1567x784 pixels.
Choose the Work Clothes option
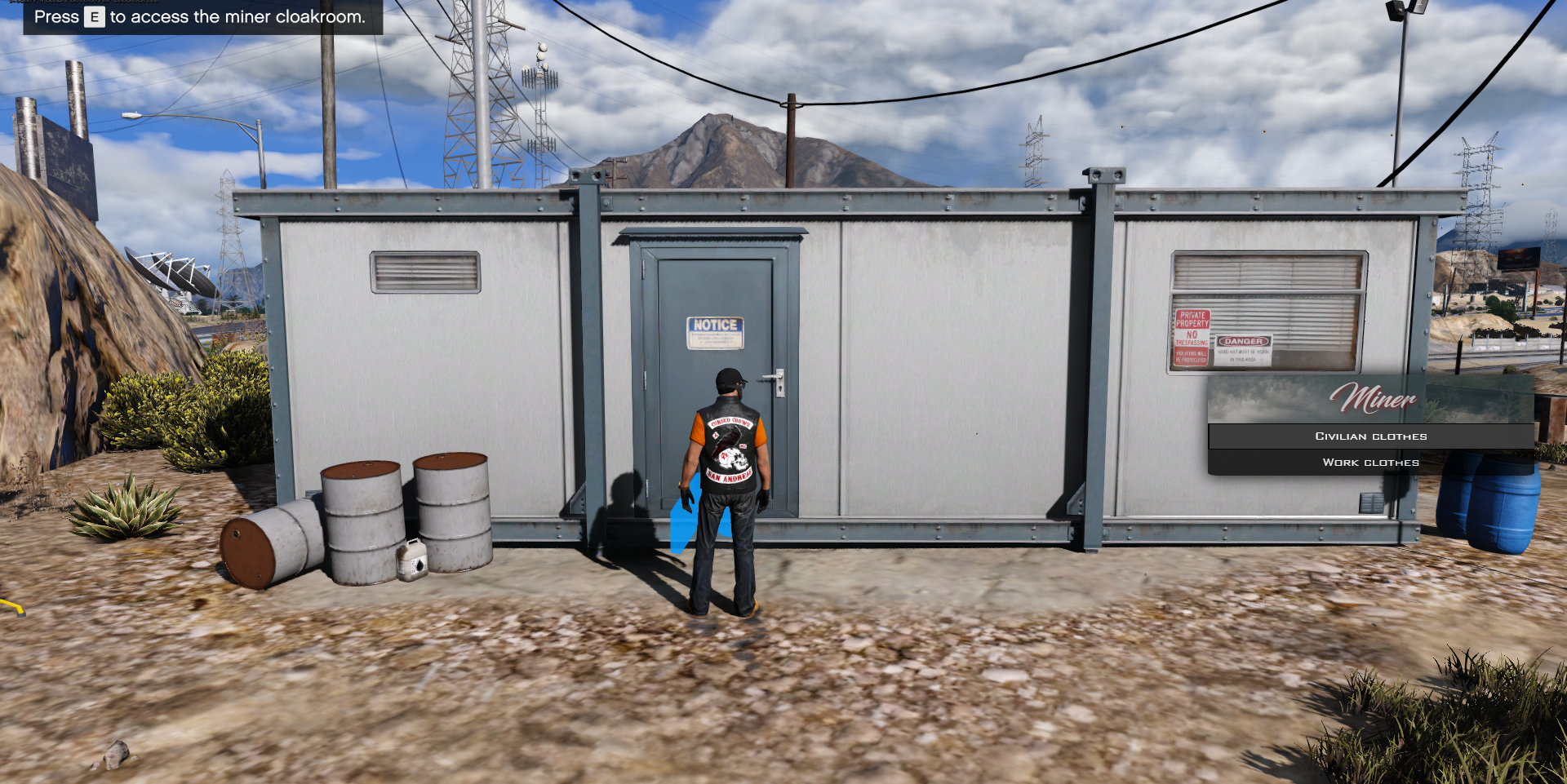(1370, 463)
